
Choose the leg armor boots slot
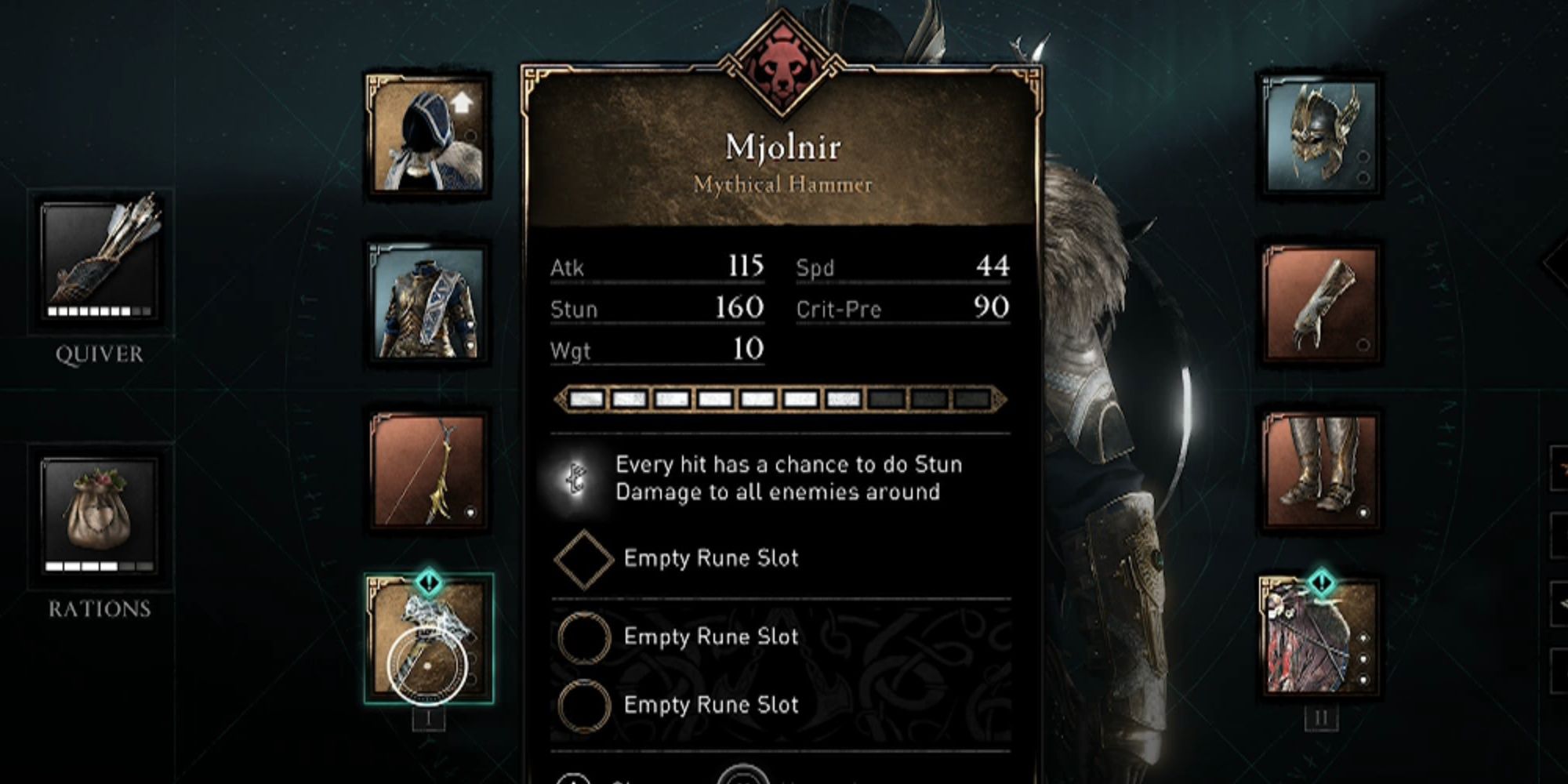pos(1320,470)
